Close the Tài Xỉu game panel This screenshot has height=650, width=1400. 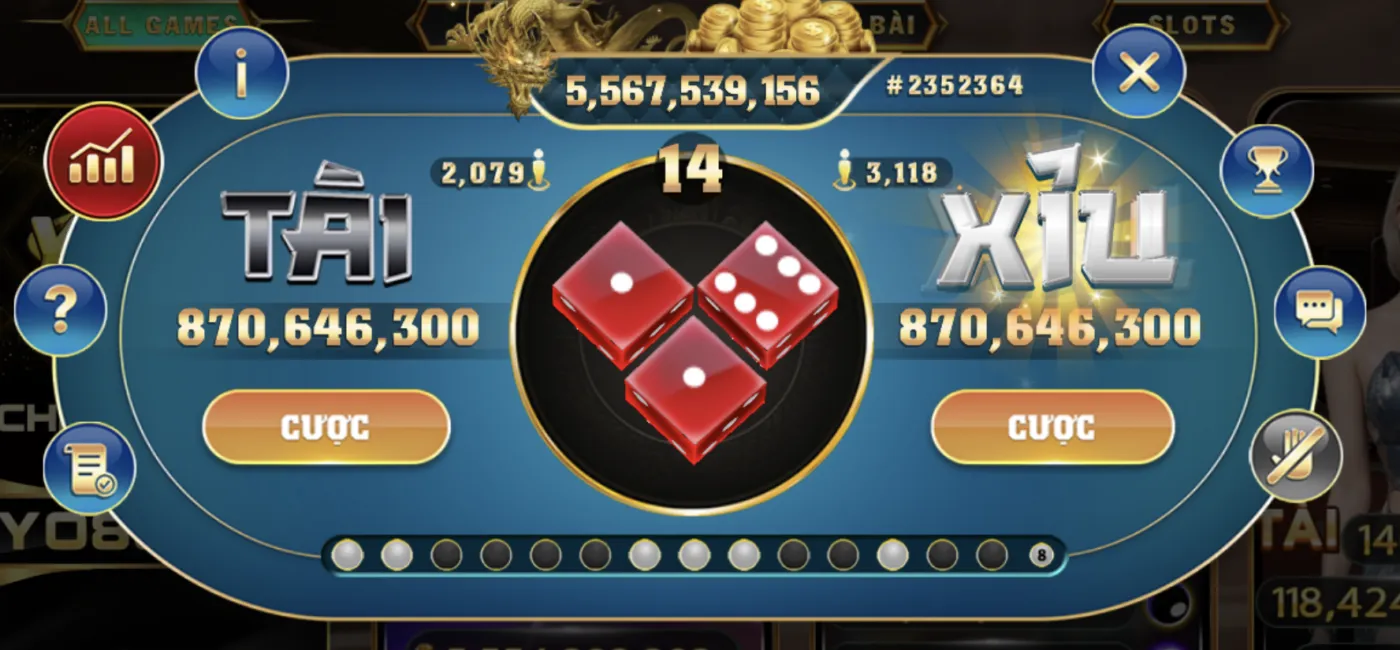1138,72
